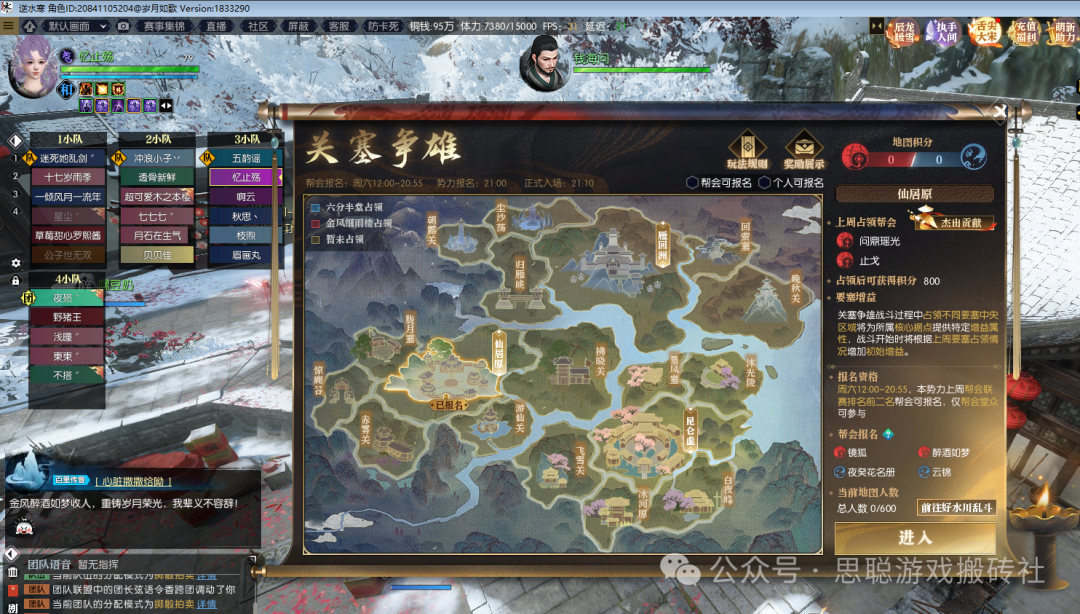Choose raid member 野猪王 in squad 4

click(67, 317)
